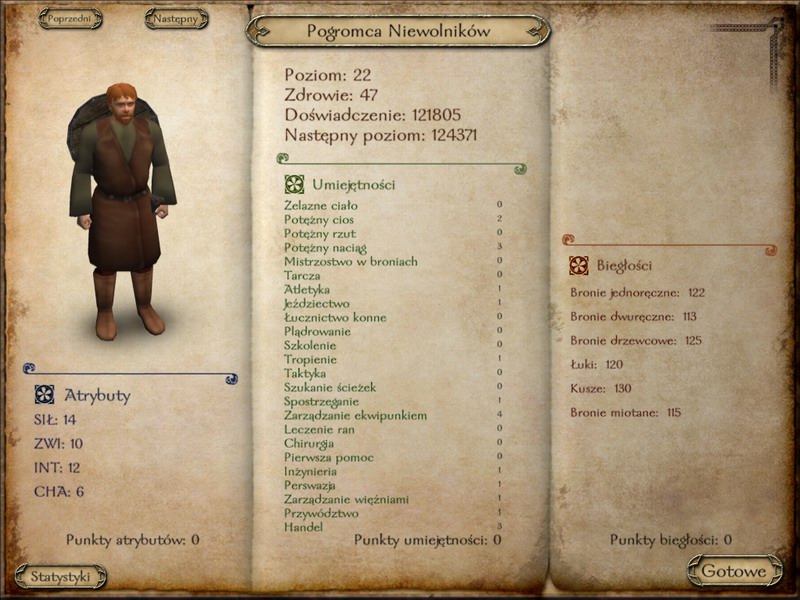Go to the previous character with Poprzedni
This screenshot has height=600, width=800.
click(x=71, y=18)
